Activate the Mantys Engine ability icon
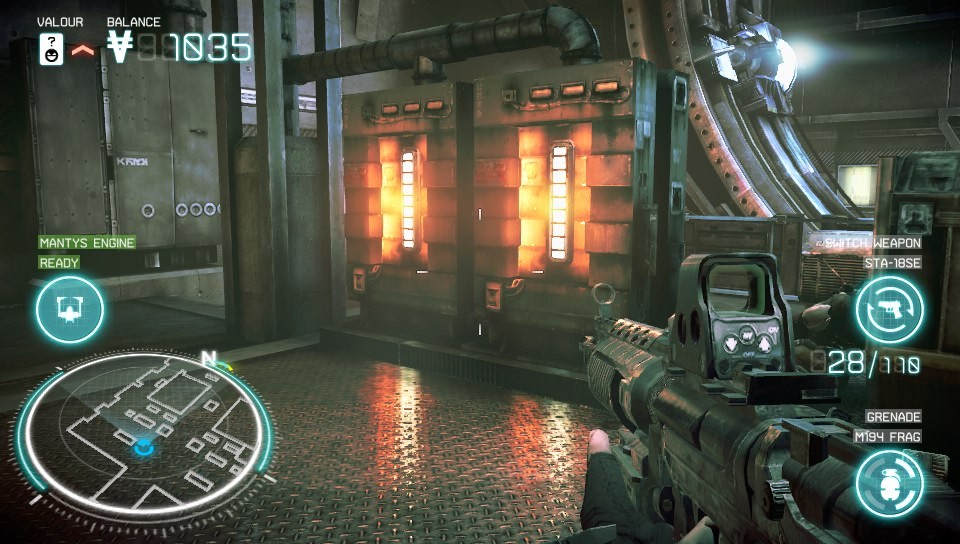Viewport: 960px width, 544px height. coord(70,309)
